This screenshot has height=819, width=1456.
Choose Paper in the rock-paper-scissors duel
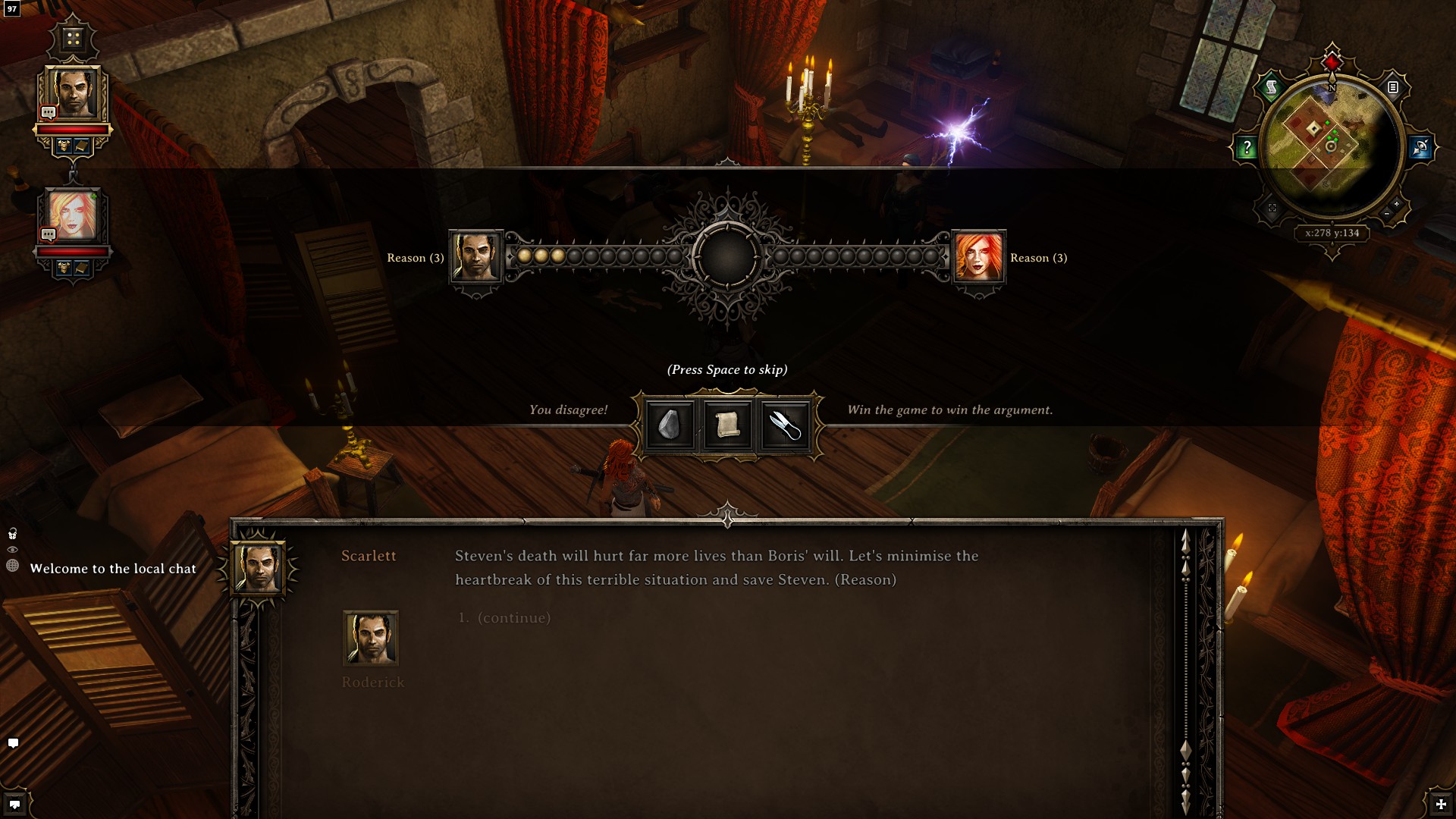726,425
